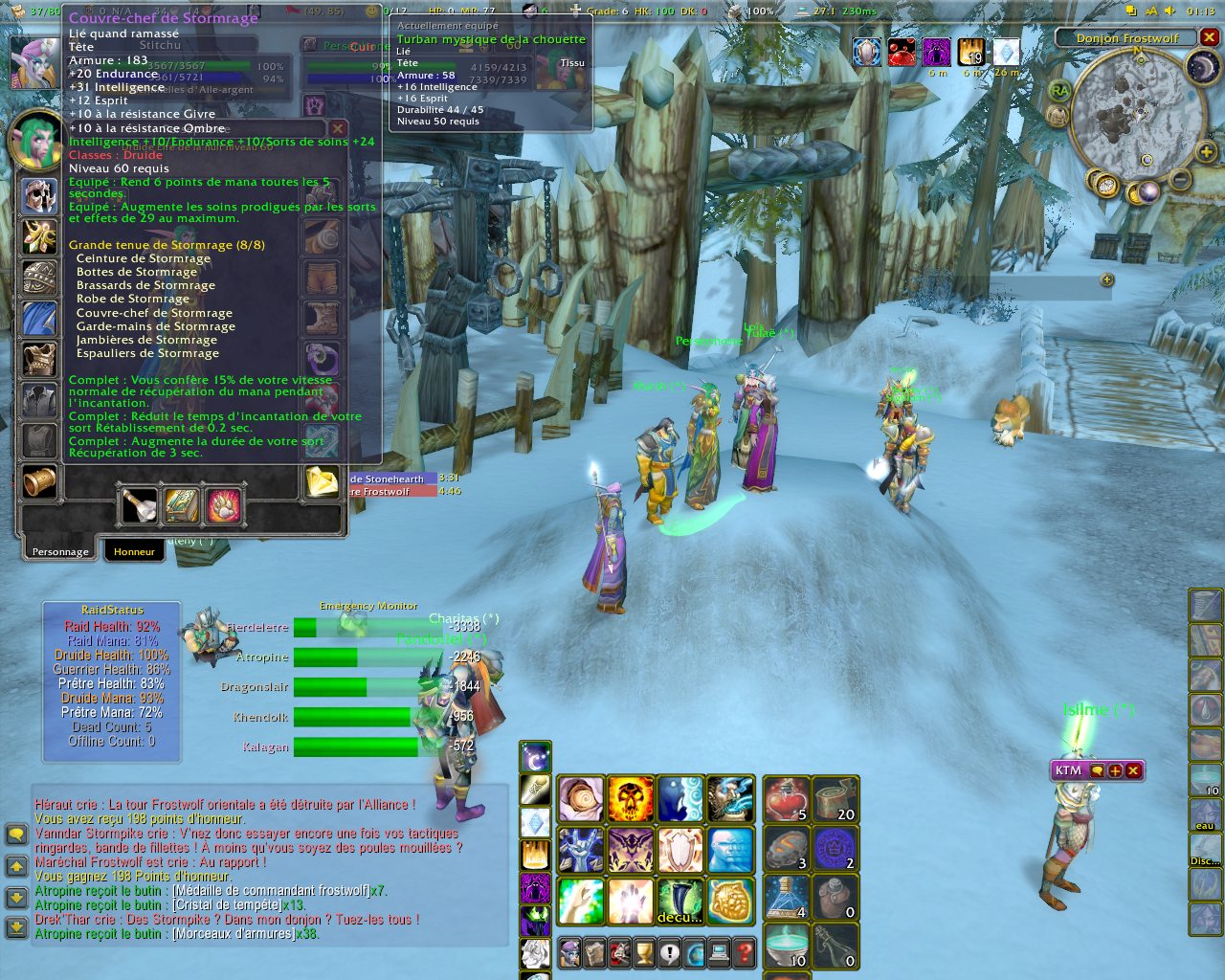
Task: Use the bandage roll item slot
Action: (835, 799)
